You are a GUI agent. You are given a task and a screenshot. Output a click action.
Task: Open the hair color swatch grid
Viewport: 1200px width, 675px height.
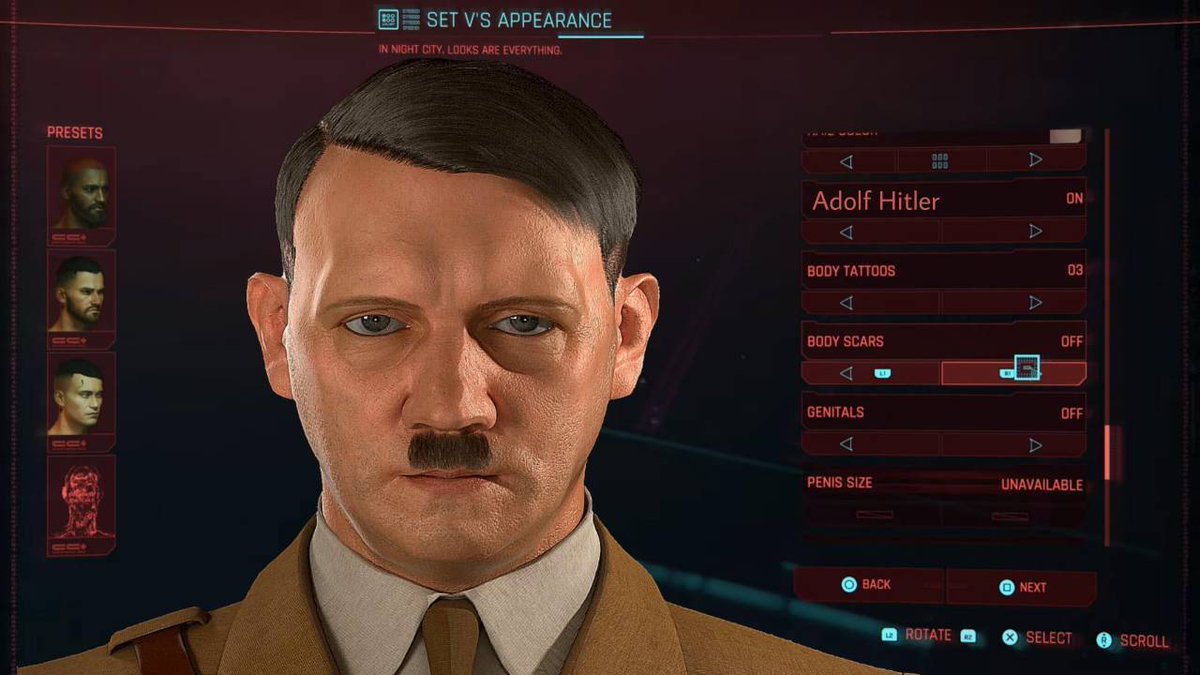940,160
